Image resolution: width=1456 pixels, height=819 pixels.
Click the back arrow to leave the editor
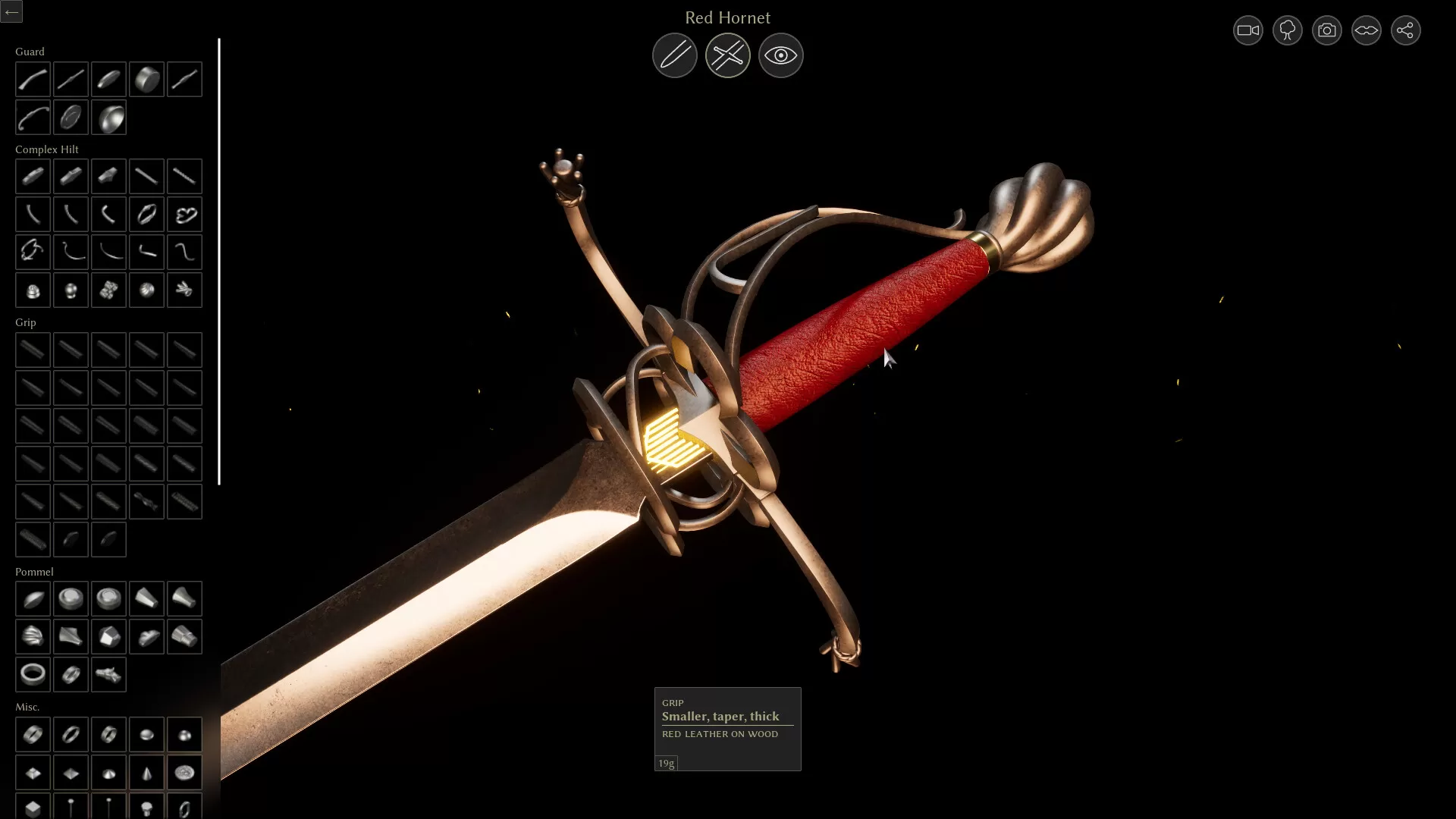point(11,11)
